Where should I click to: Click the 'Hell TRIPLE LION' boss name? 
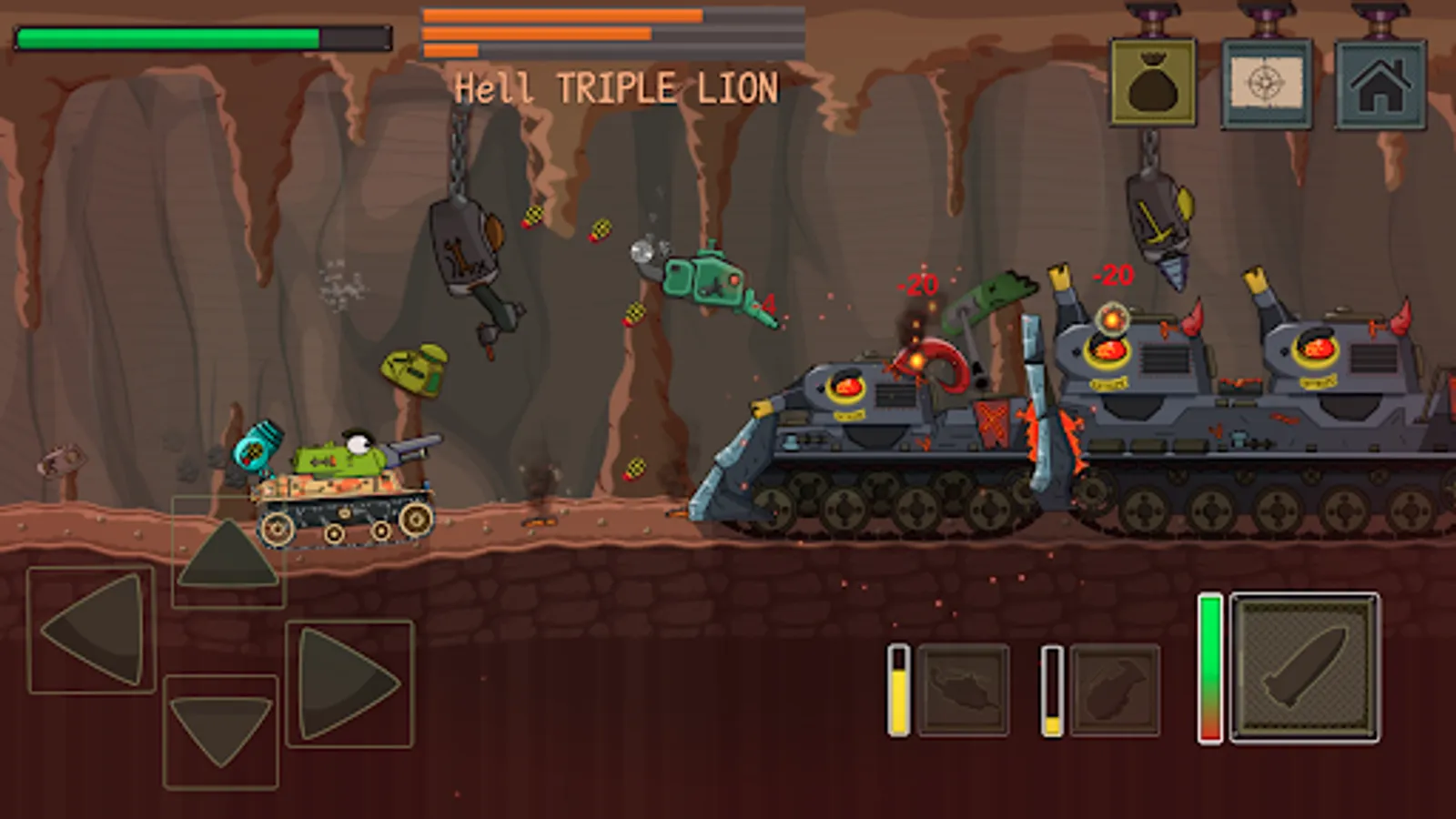pyautogui.click(x=617, y=87)
